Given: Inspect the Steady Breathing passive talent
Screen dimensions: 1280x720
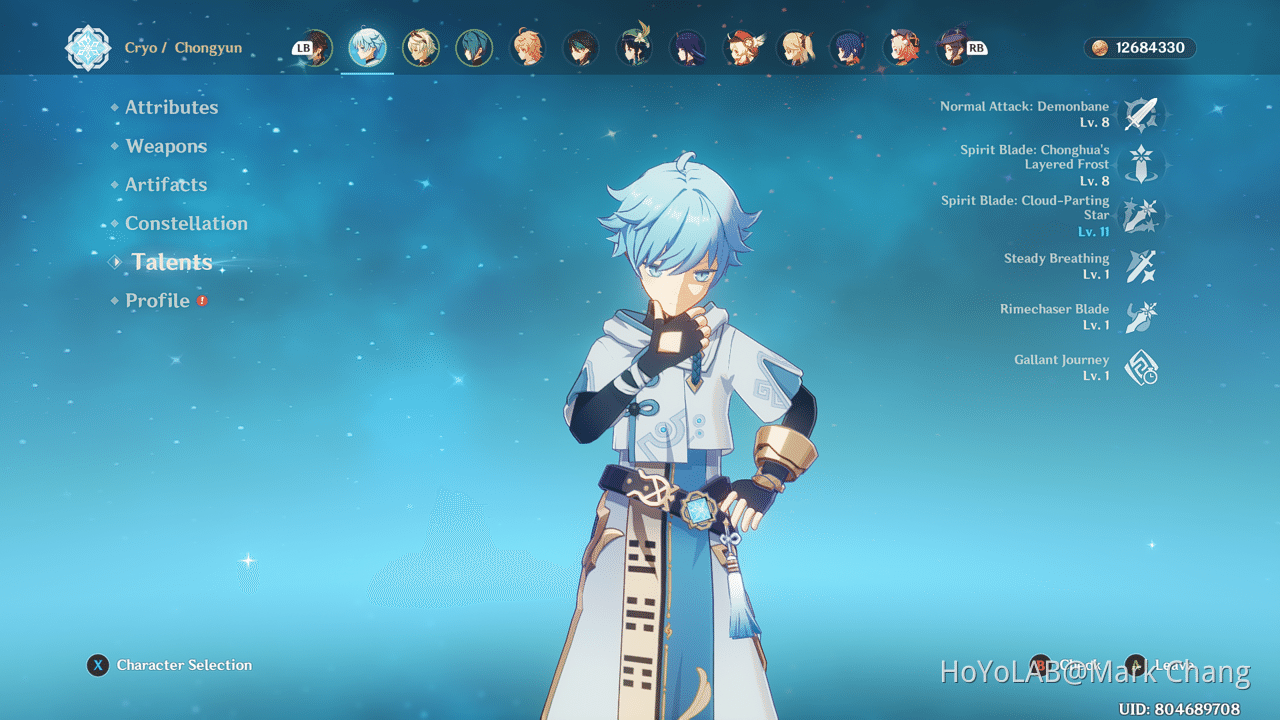Looking at the screenshot, I should tap(1141, 266).
